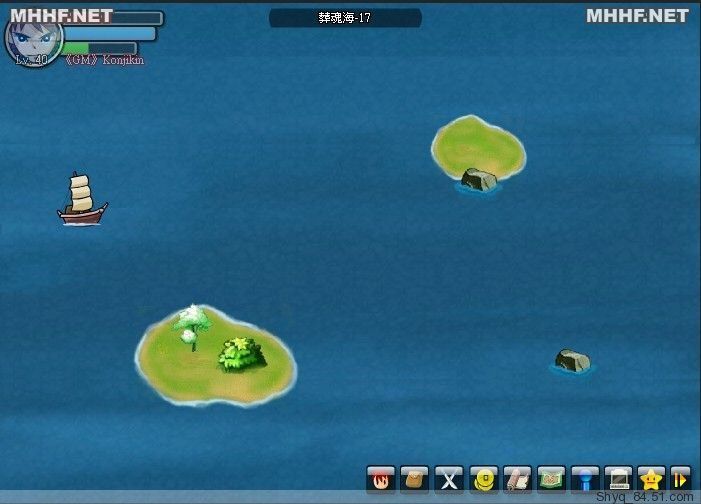This screenshot has width=701, height=504.
Task: Select the yellow star icon
Action: (651, 479)
